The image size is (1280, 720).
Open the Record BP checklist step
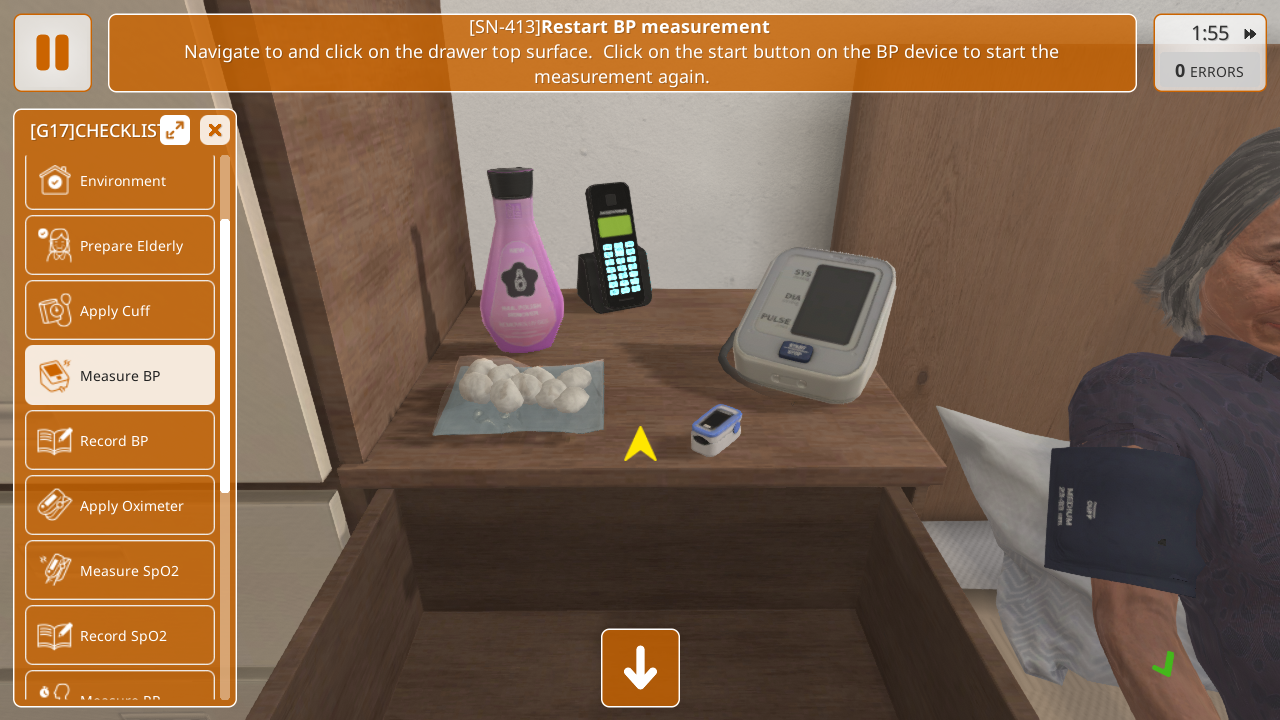120,441
